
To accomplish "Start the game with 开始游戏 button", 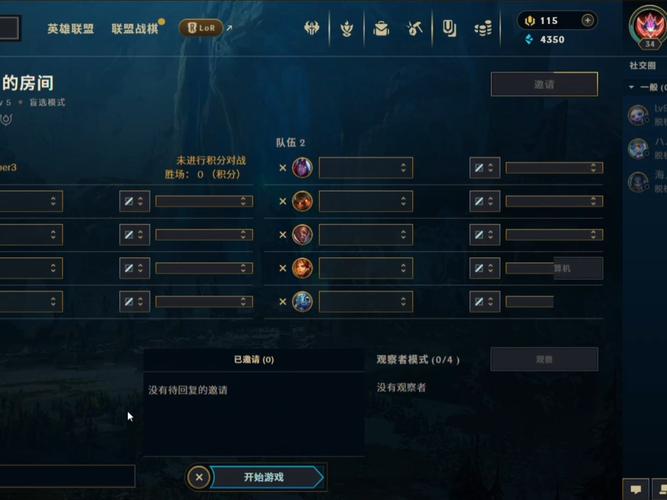I will tap(264, 477).
